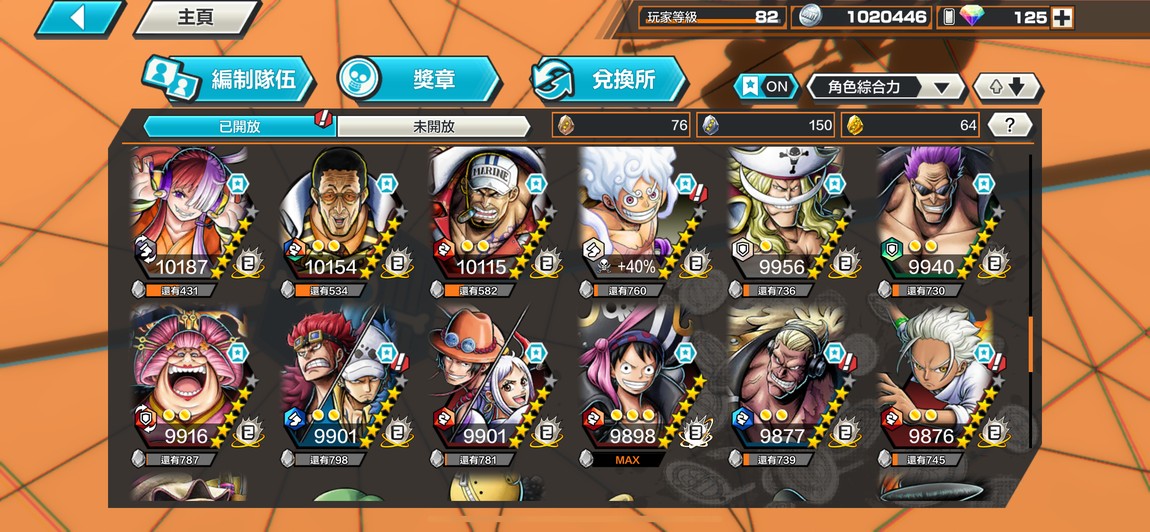This screenshot has height=532, width=1150.
Task: Reverse sort order with arrow button
Action: click(1007, 87)
